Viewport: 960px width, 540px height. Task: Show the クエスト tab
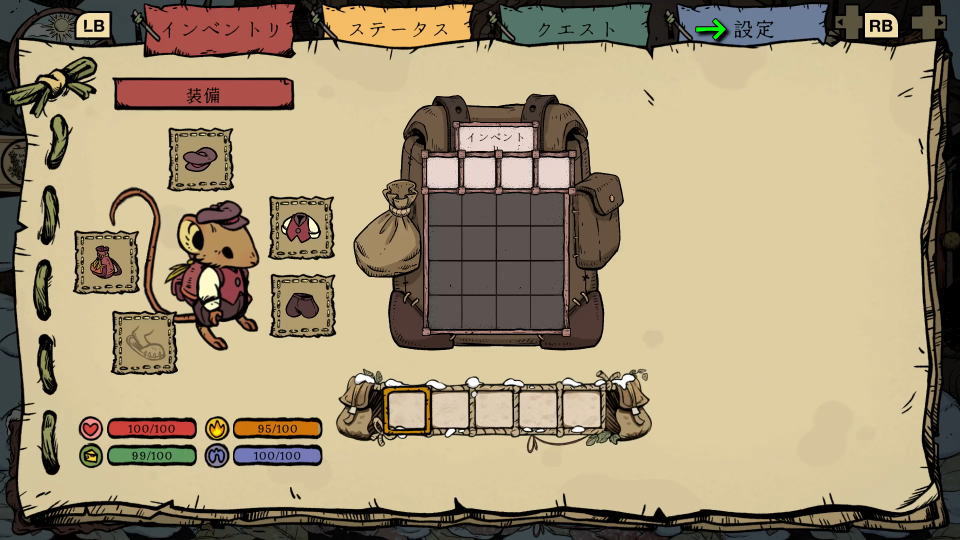[577, 29]
